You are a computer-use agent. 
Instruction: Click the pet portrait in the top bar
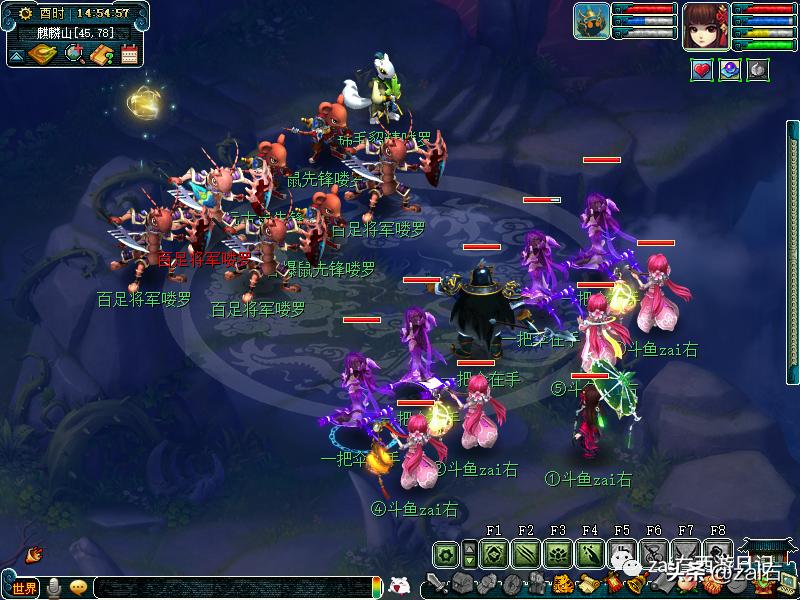click(x=592, y=21)
